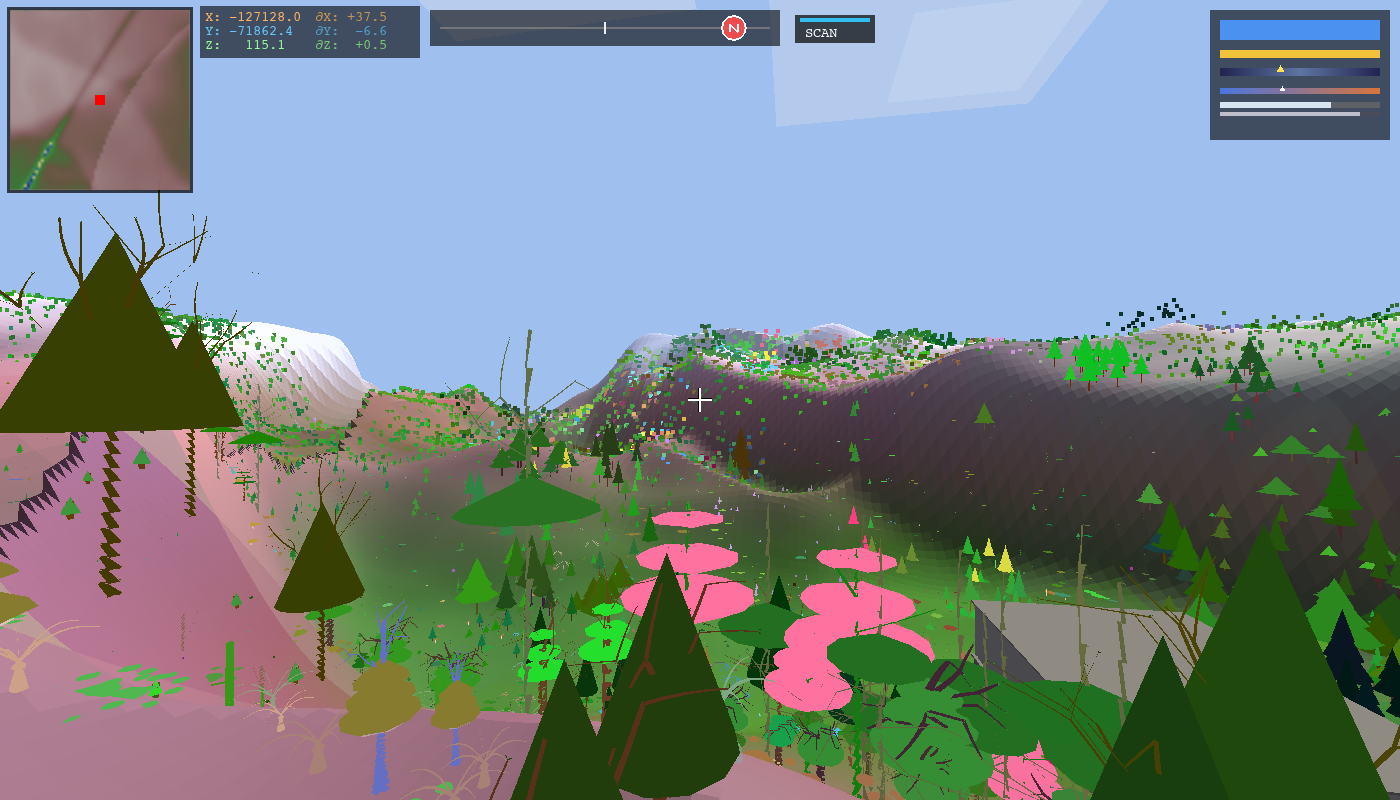Click the crosshair at screen center
This screenshot has height=800, width=1400.
tap(700, 399)
